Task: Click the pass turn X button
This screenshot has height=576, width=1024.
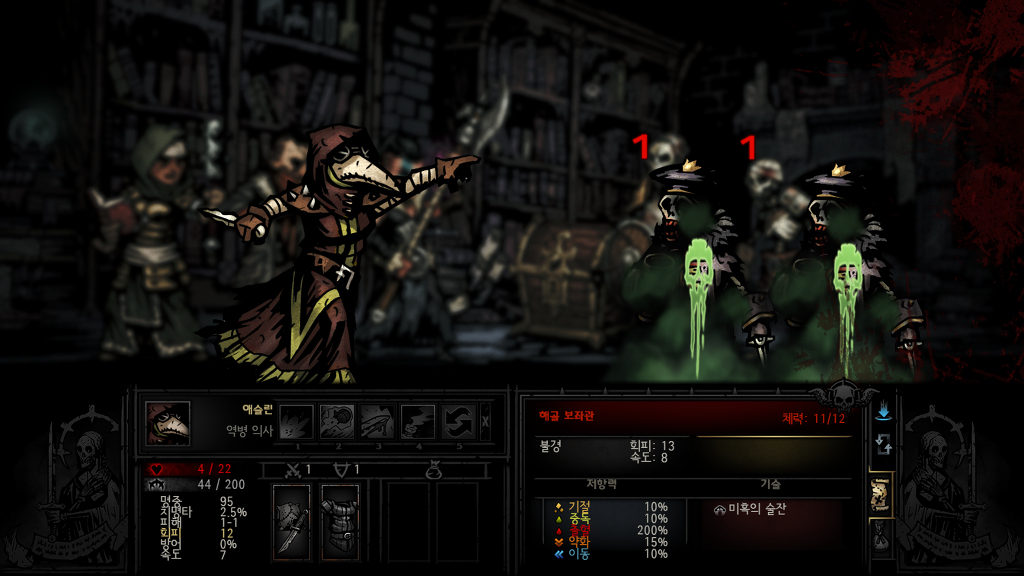Action: pos(486,421)
